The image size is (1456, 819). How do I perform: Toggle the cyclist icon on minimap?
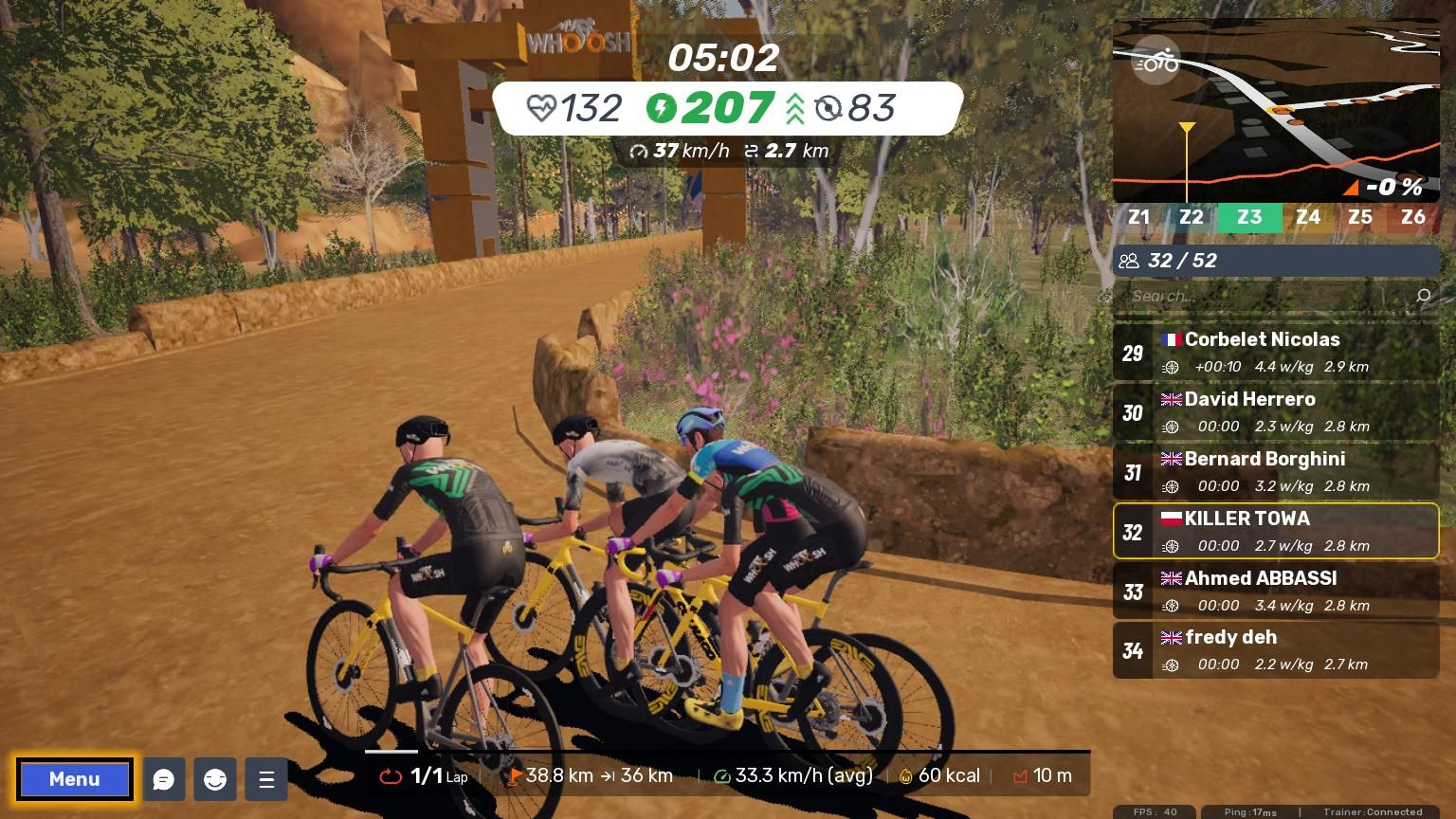pyautogui.click(x=1156, y=62)
